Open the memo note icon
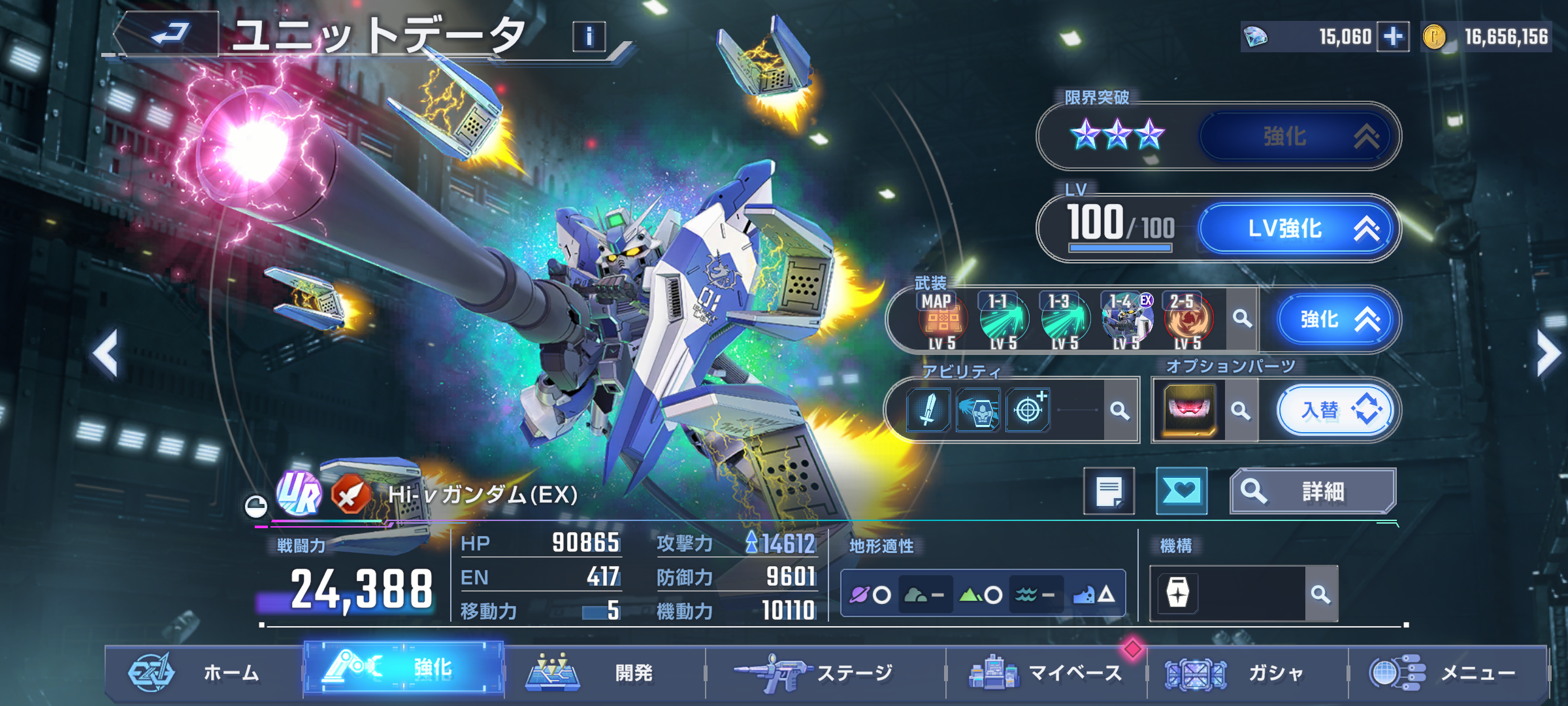Image resolution: width=1568 pixels, height=706 pixels. 1109,491
